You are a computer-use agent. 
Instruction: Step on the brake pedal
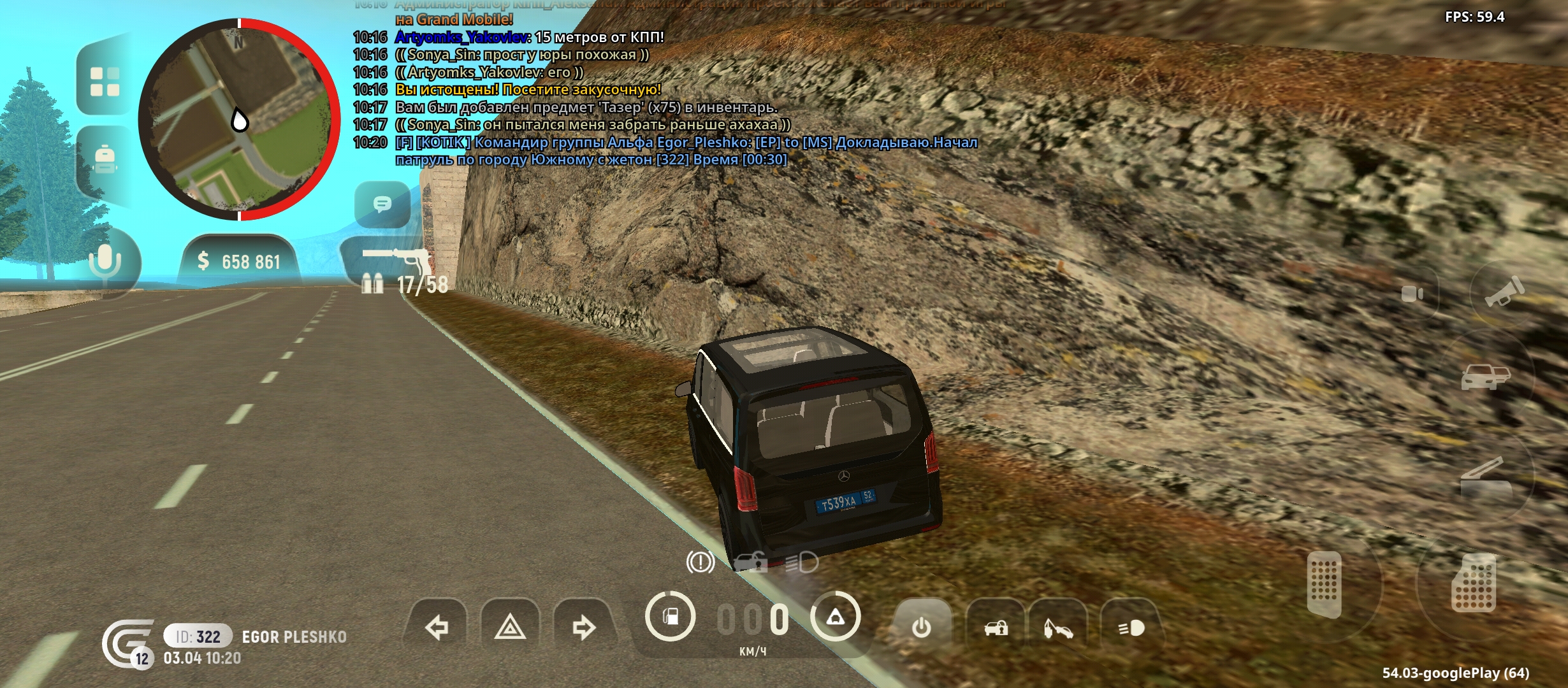click(x=1325, y=584)
